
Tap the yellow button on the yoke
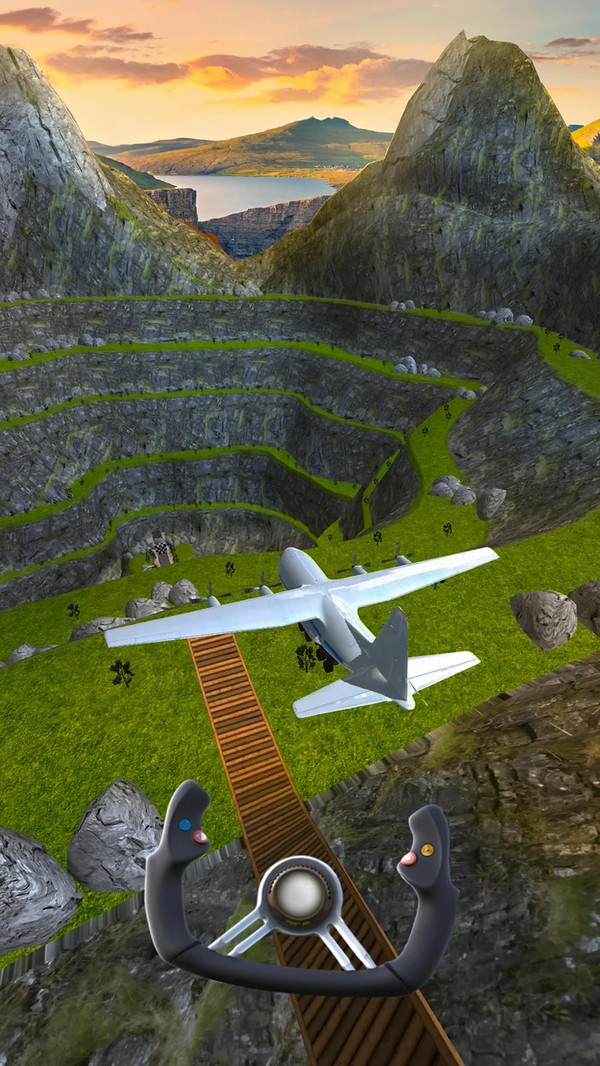click(x=427, y=850)
